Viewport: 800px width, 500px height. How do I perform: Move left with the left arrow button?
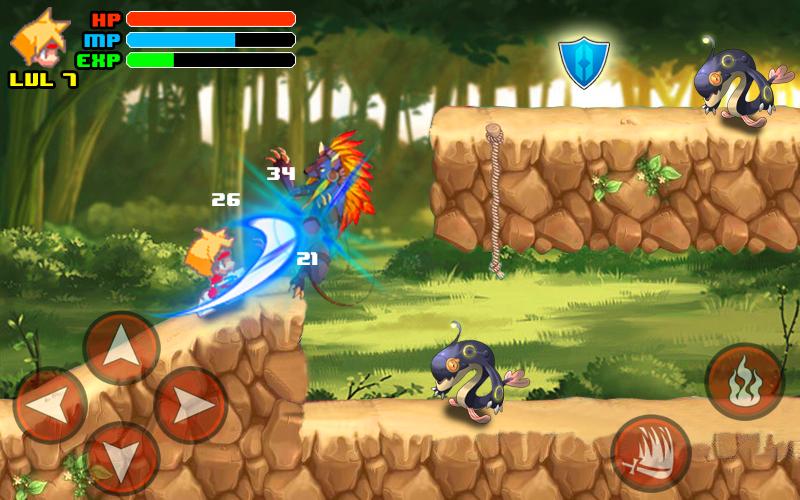50,405
